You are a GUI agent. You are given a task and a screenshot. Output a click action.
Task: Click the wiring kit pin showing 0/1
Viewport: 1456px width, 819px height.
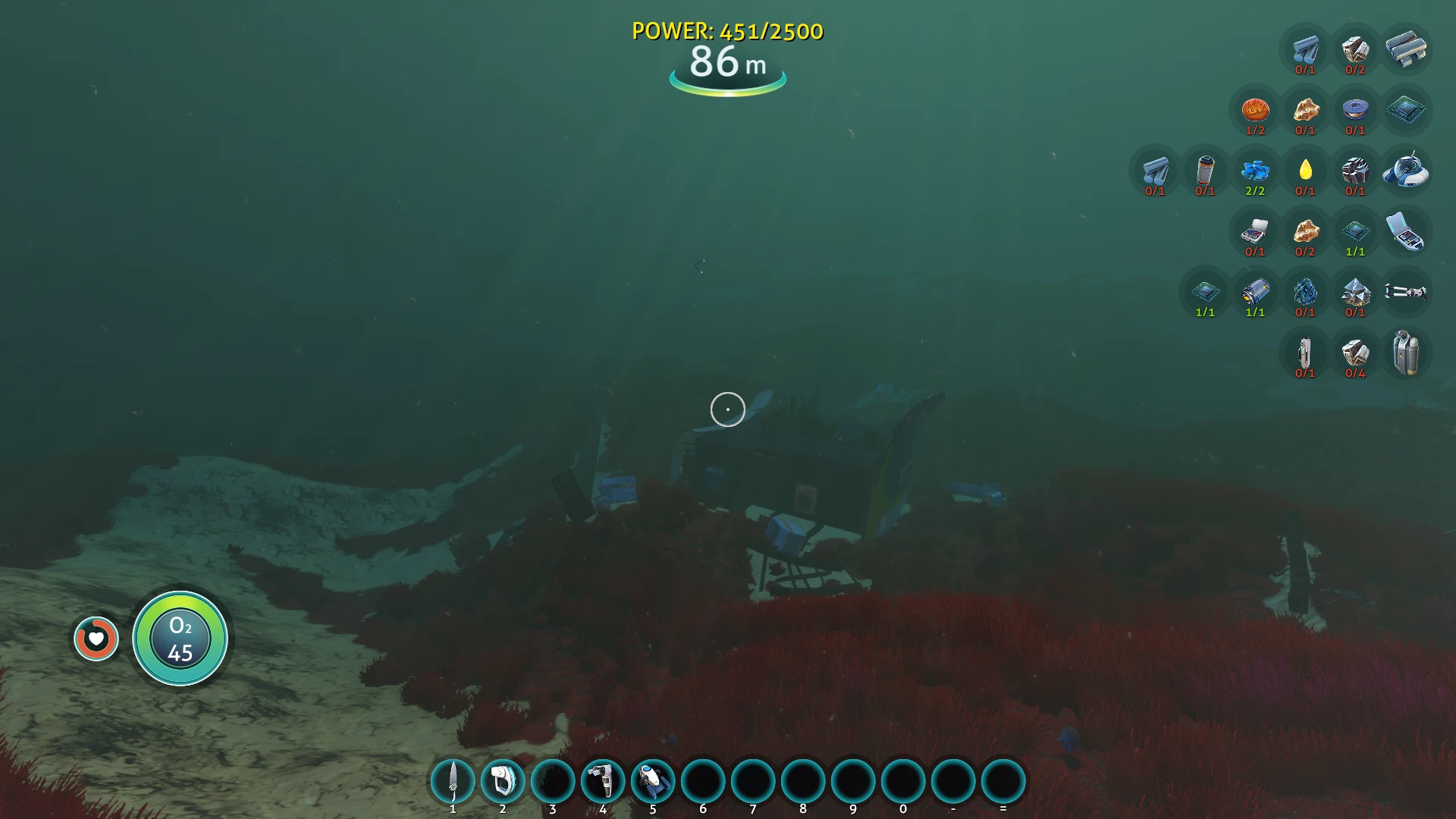pyautogui.click(x=1256, y=232)
